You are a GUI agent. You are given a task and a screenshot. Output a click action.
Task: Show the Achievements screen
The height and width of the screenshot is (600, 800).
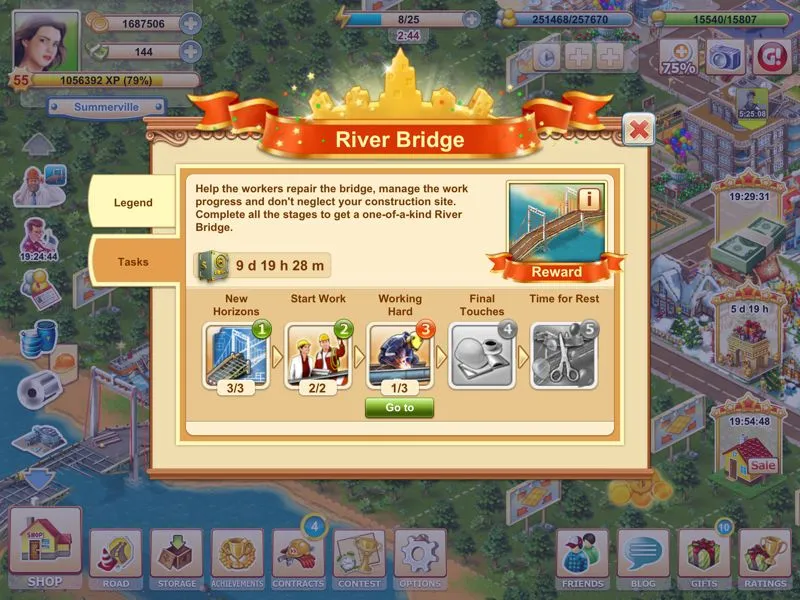(237, 558)
